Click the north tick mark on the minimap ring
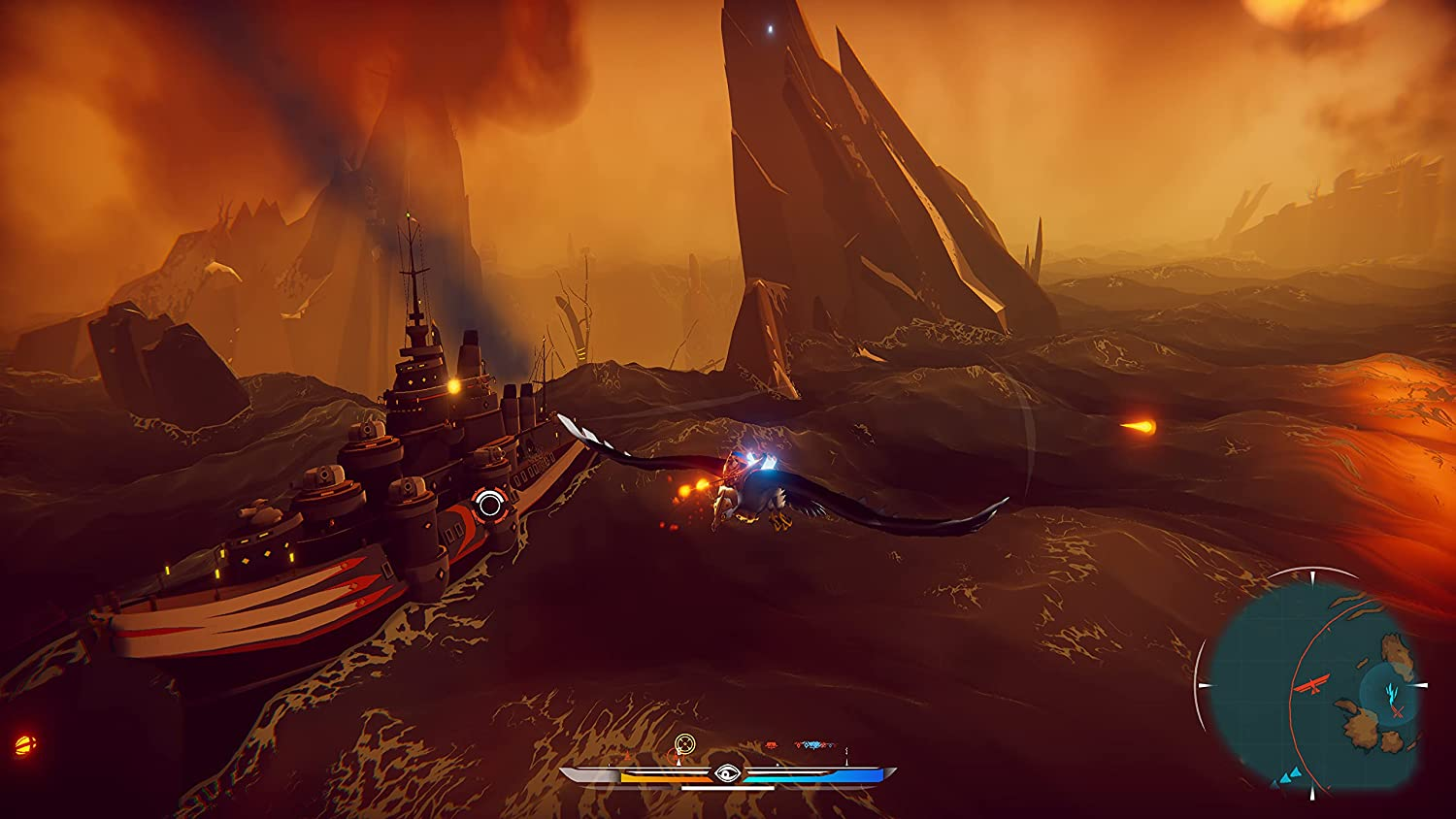 [x=1312, y=575]
